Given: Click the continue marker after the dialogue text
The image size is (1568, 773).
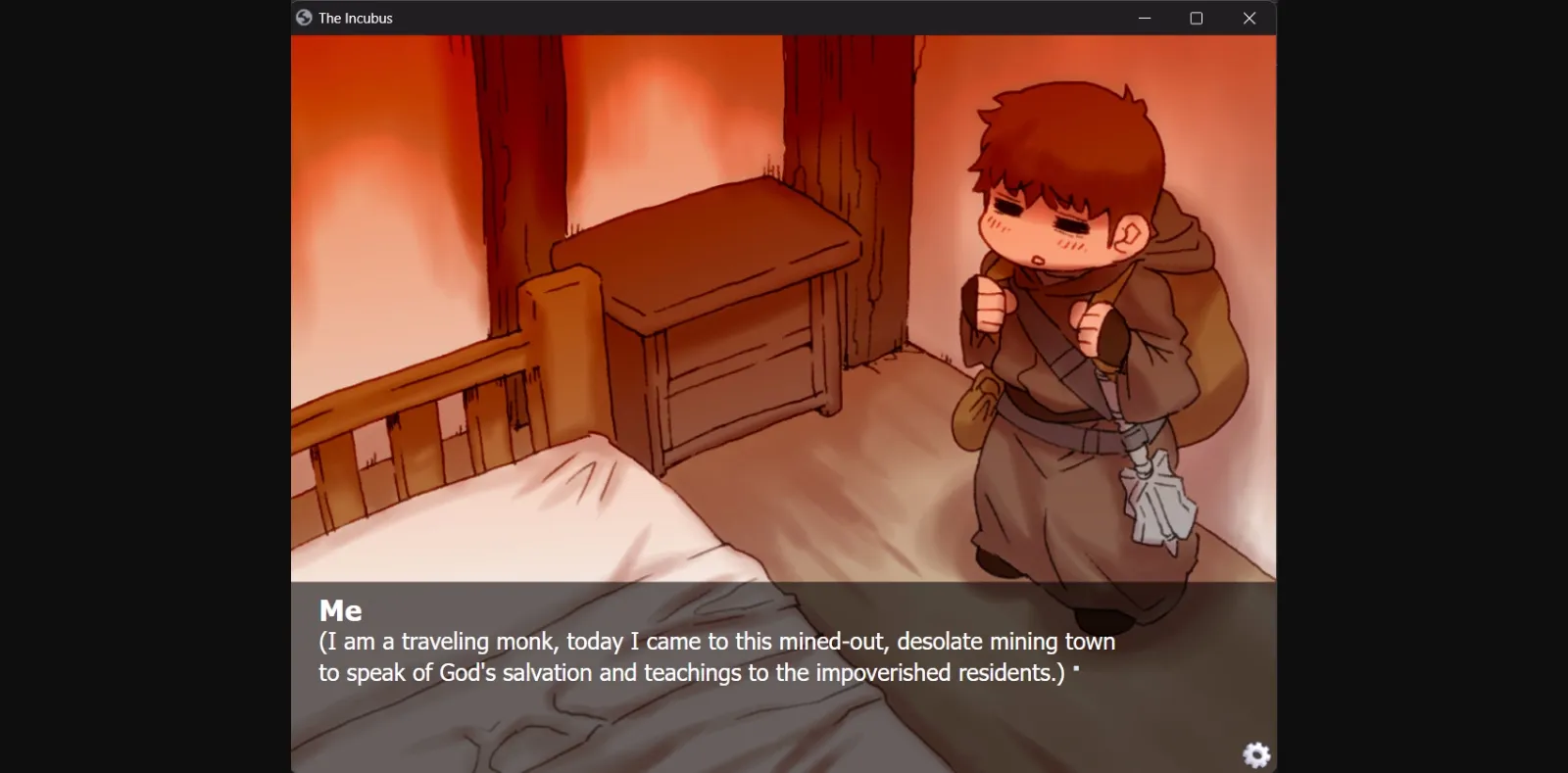Looking at the screenshot, I should coord(1078,670).
